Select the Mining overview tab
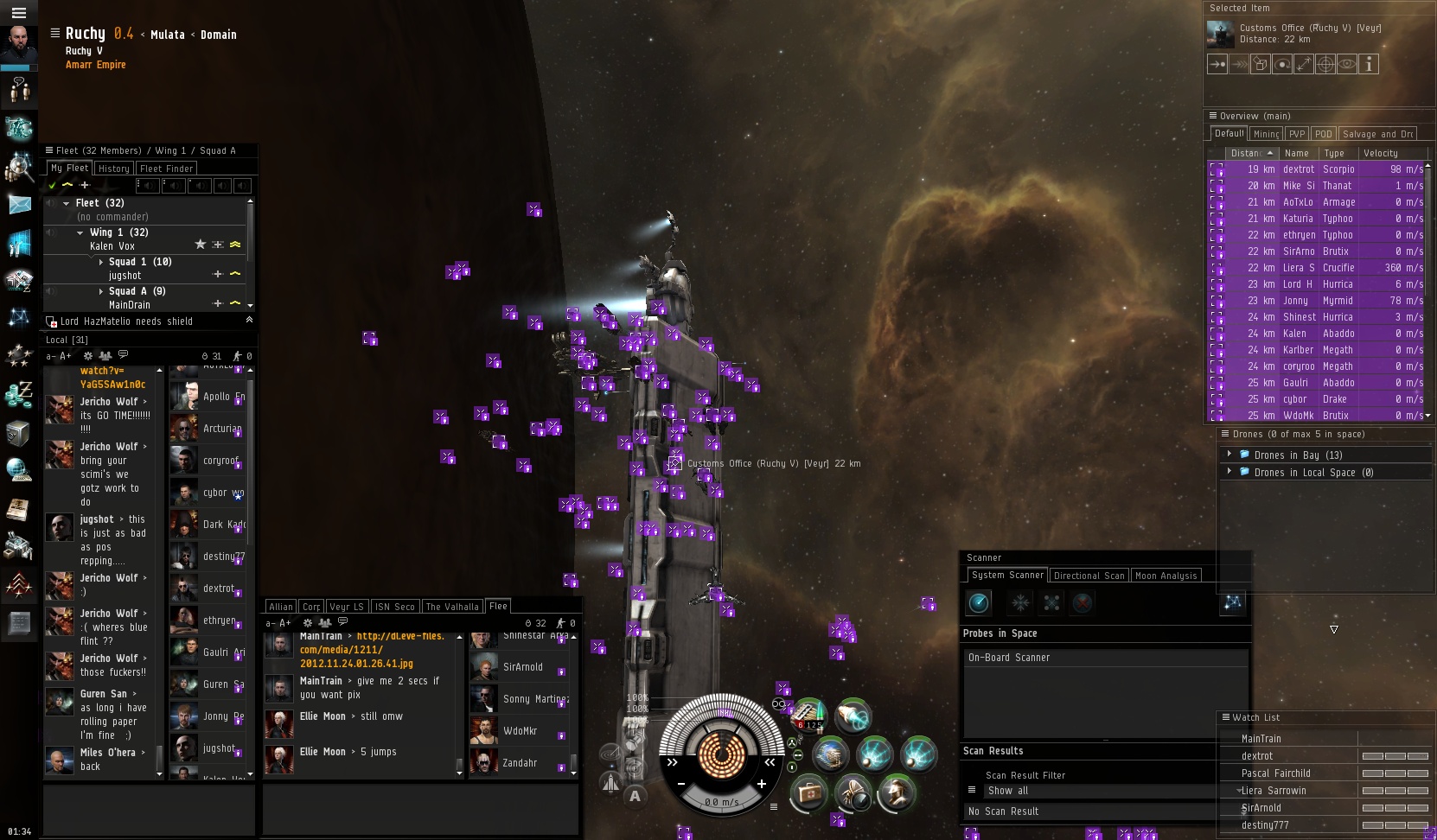The image size is (1437, 840). click(x=1266, y=134)
